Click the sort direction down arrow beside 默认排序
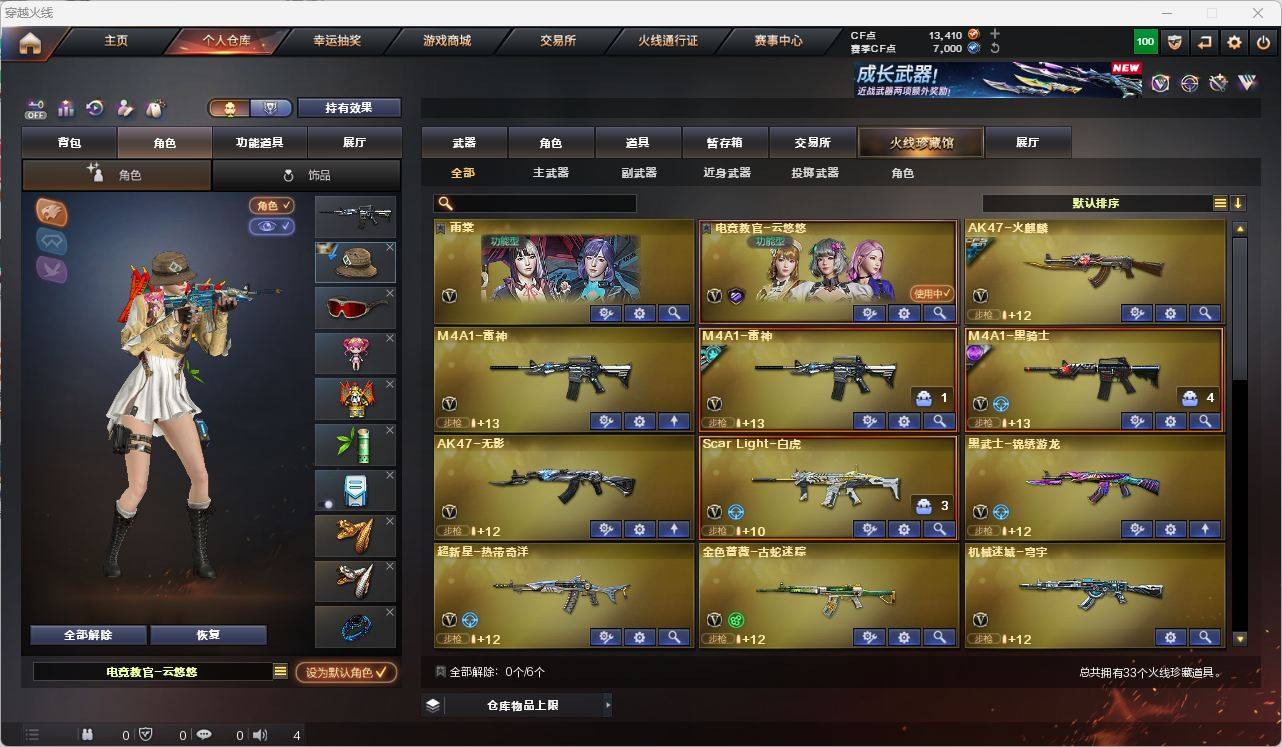1282x747 pixels. pos(1239,203)
